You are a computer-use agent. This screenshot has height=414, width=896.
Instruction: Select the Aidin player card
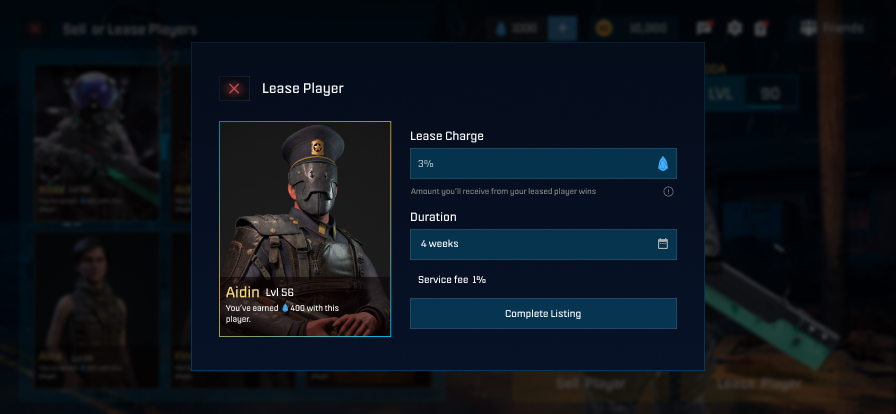[305, 229]
